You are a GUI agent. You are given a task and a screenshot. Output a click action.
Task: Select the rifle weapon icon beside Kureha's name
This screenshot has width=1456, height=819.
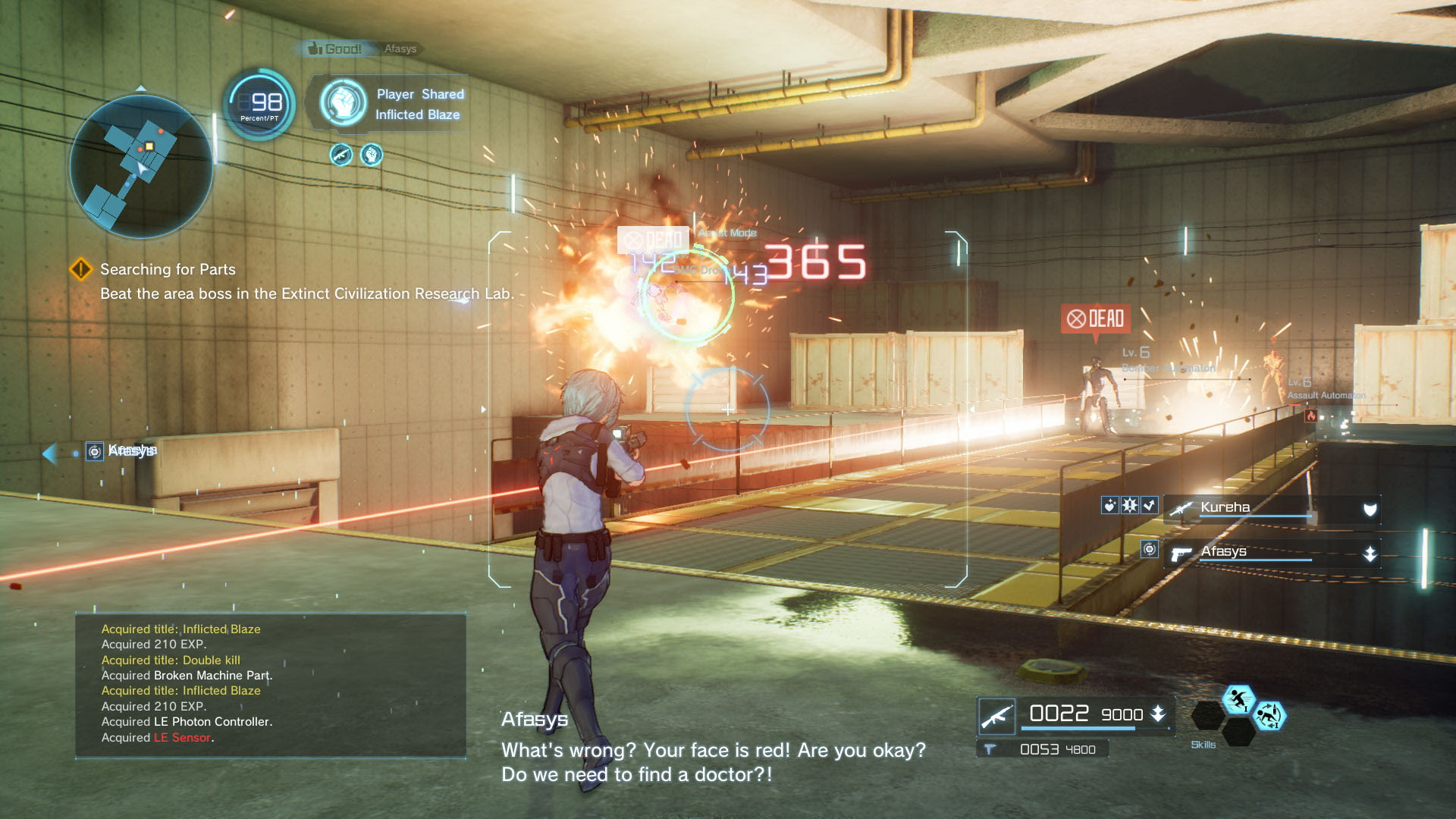pyautogui.click(x=1181, y=509)
